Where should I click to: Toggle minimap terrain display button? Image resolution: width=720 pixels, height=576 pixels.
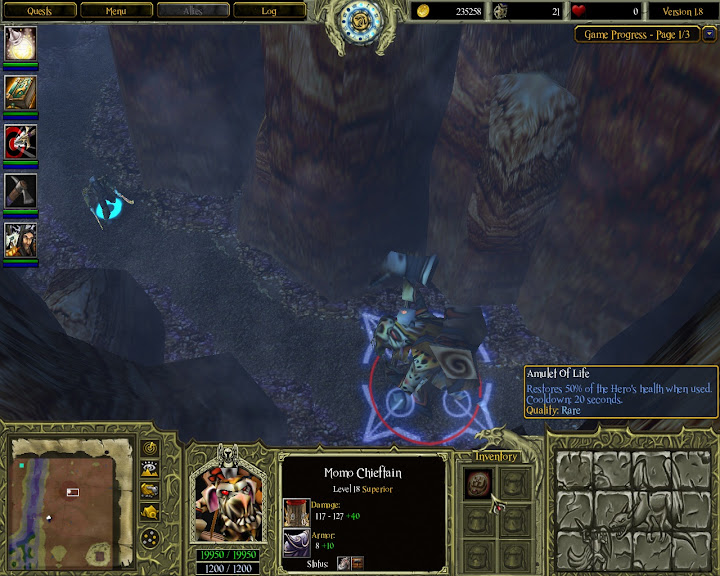(x=151, y=468)
